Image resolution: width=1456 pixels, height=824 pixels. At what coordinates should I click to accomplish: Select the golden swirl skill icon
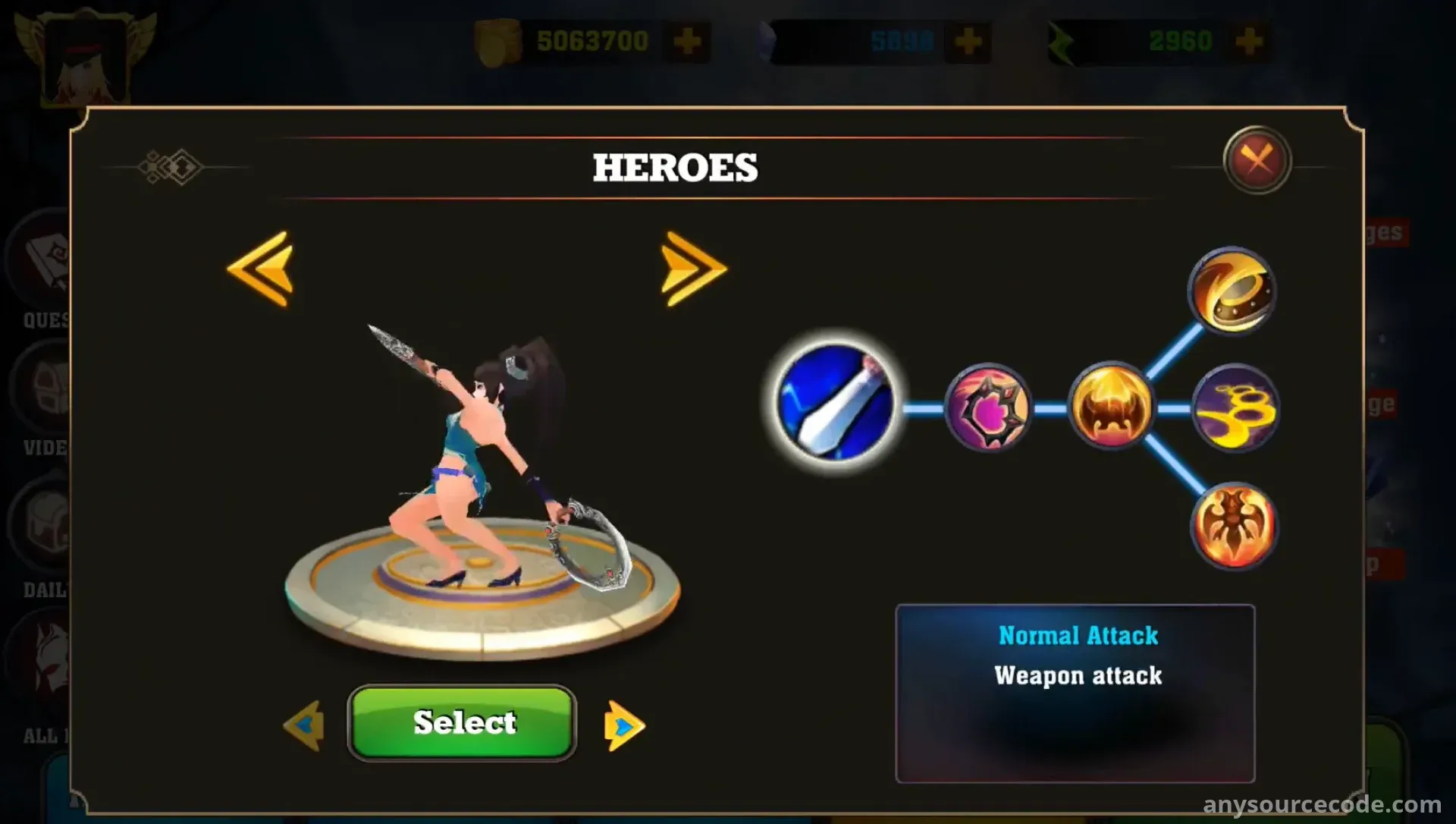pyautogui.click(x=1235, y=408)
